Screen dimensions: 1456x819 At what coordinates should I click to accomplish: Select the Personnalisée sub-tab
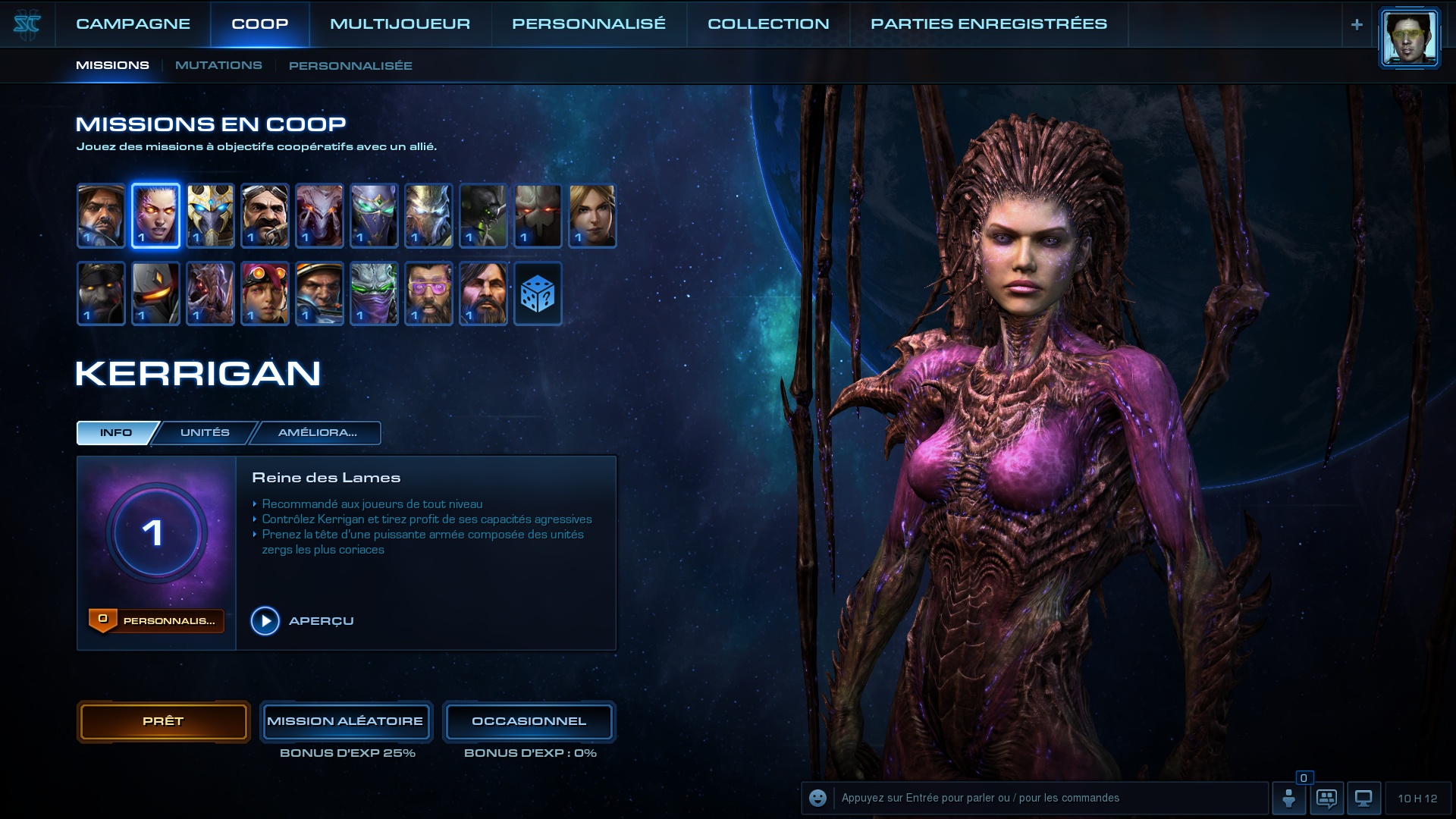click(350, 66)
